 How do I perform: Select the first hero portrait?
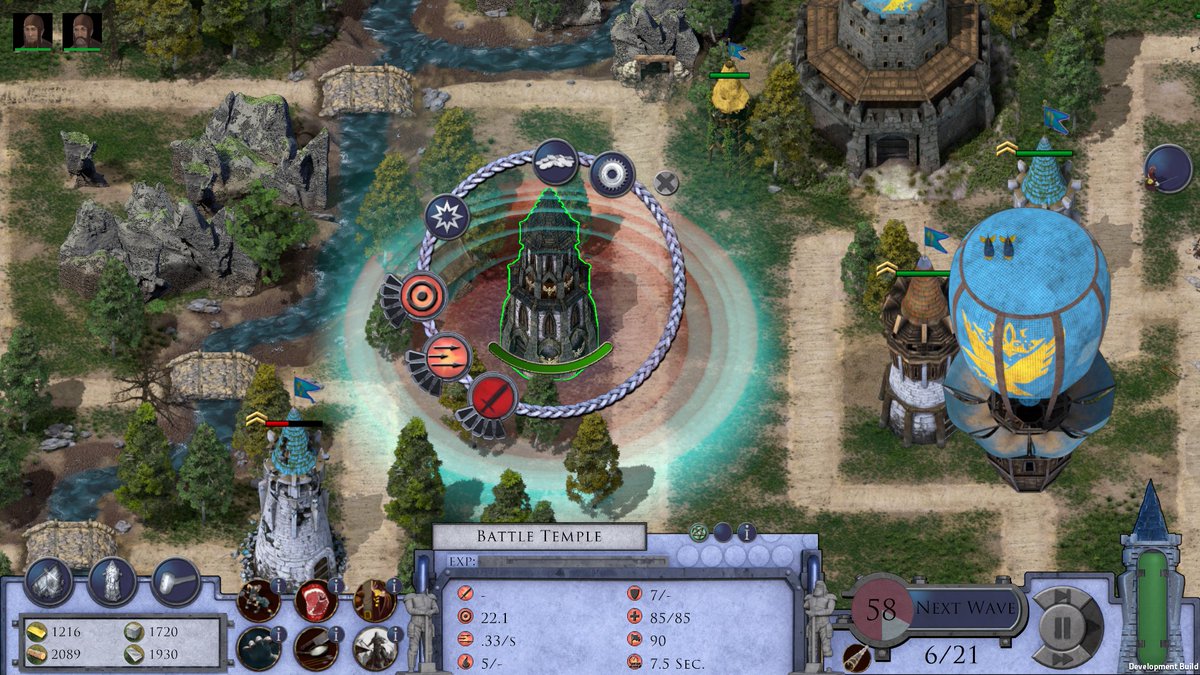point(34,31)
